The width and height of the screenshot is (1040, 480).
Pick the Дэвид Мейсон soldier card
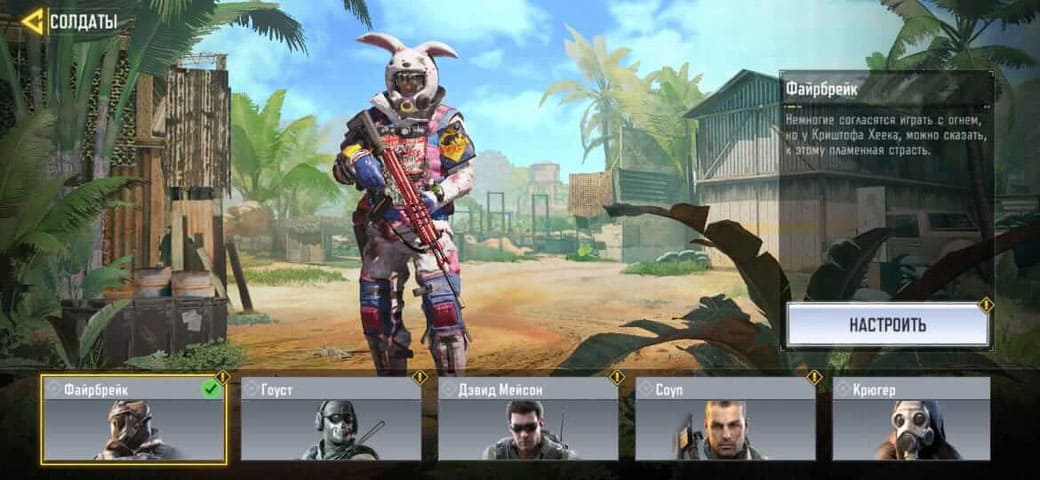[x=527, y=419]
